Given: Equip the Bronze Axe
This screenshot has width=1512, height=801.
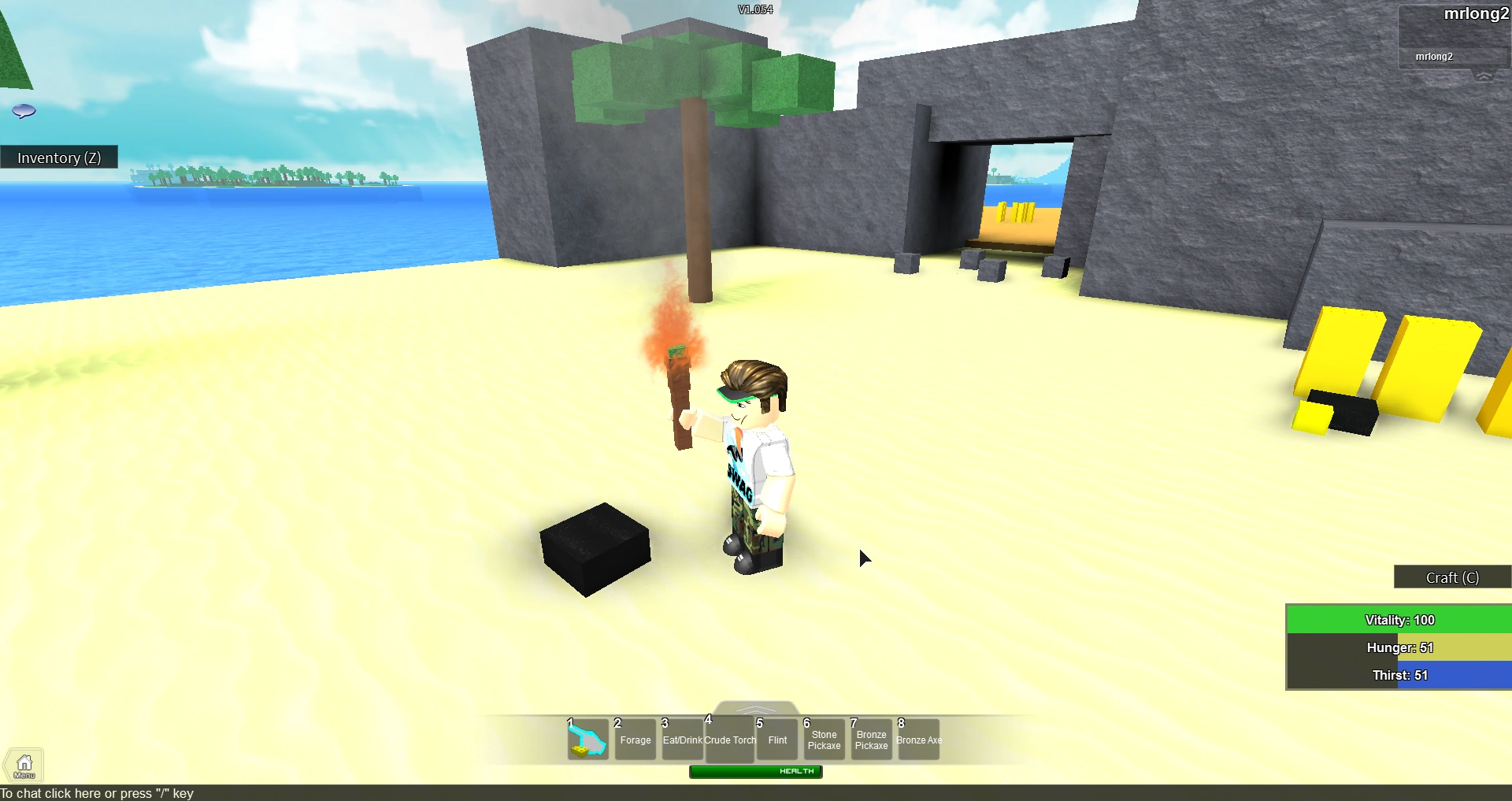Looking at the screenshot, I should 918,739.
